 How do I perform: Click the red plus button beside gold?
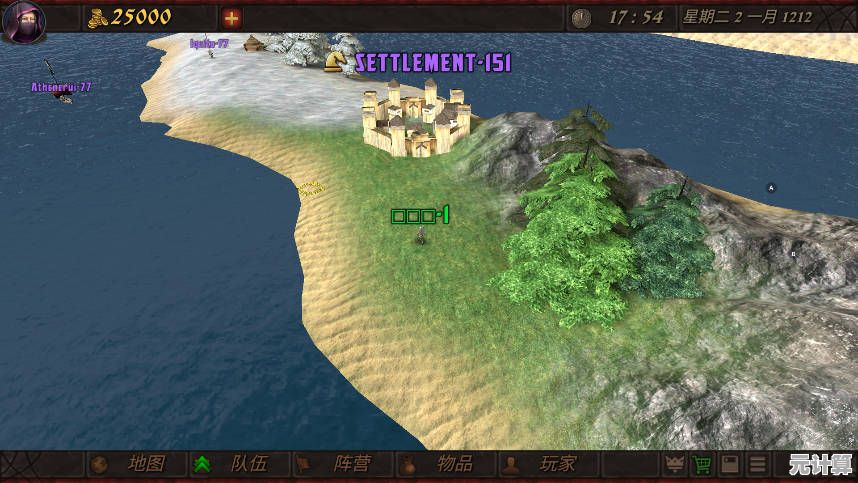[232, 17]
